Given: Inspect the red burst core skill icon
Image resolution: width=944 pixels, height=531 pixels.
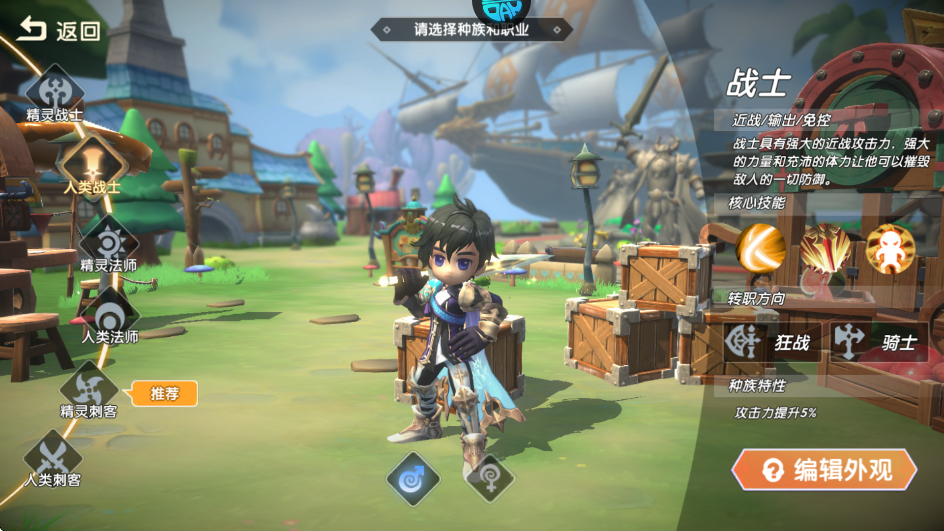Looking at the screenshot, I should point(826,249).
